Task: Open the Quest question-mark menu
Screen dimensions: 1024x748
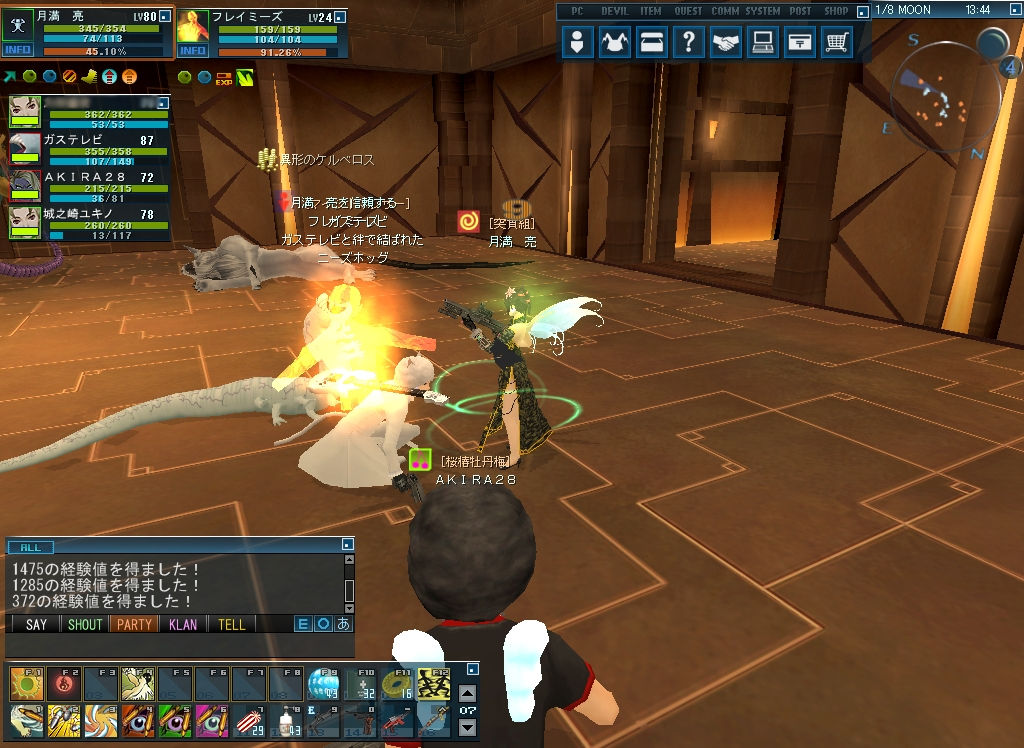Action: pos(689,43)
